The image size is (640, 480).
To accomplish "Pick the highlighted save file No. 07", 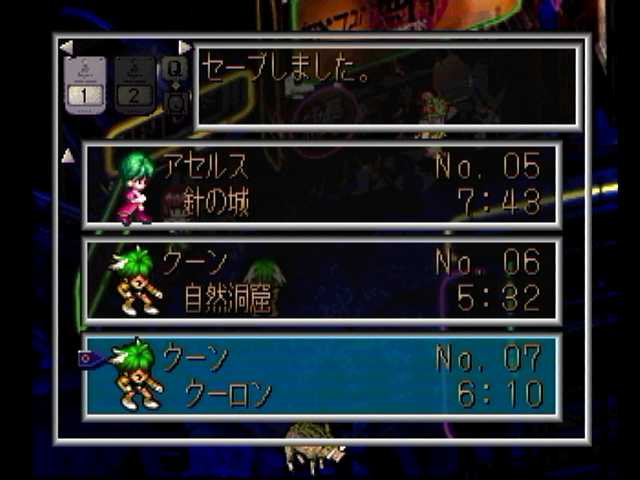I will [x=321, y=377].
